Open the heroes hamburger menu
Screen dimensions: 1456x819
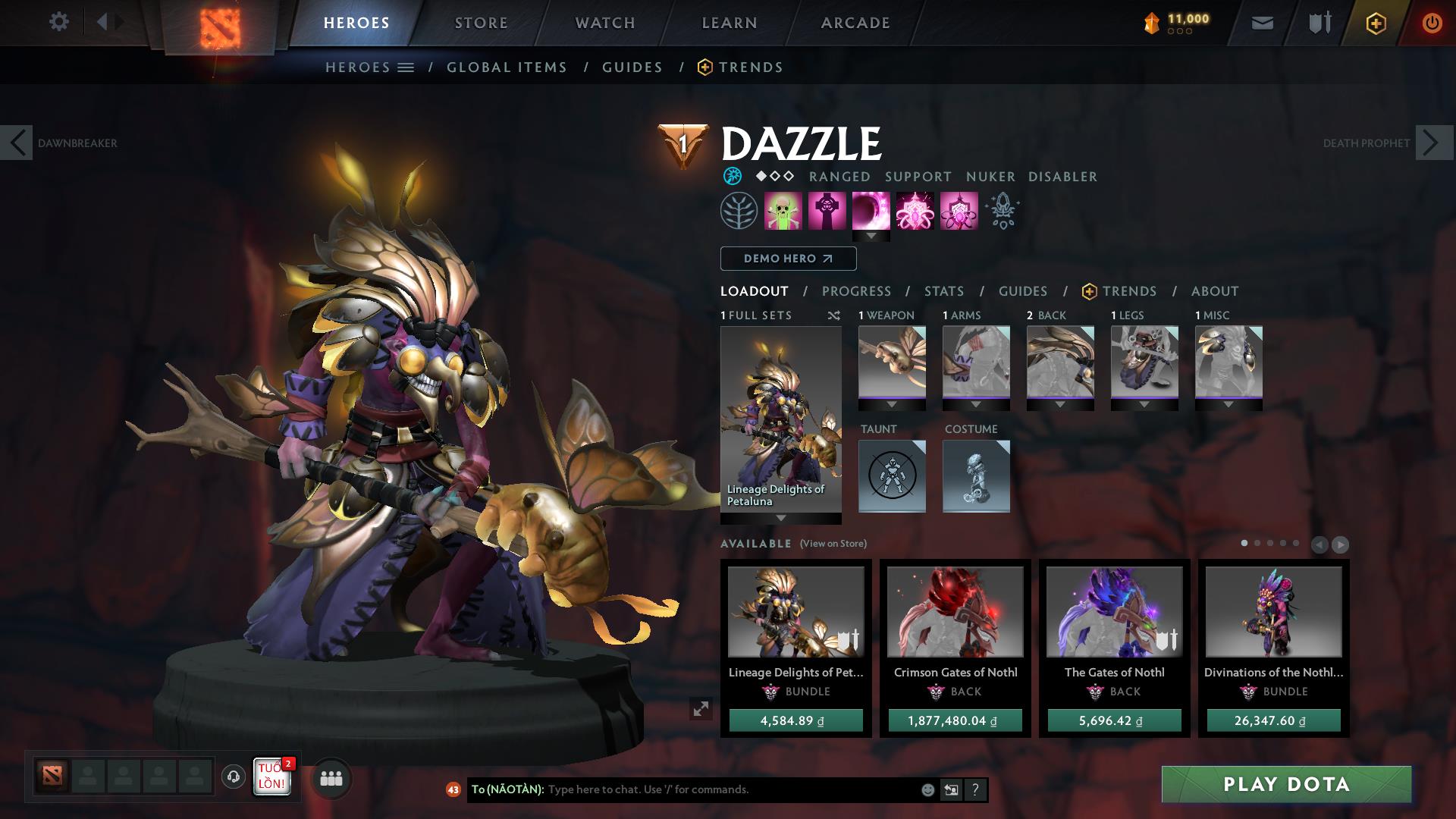pos(407,67)
